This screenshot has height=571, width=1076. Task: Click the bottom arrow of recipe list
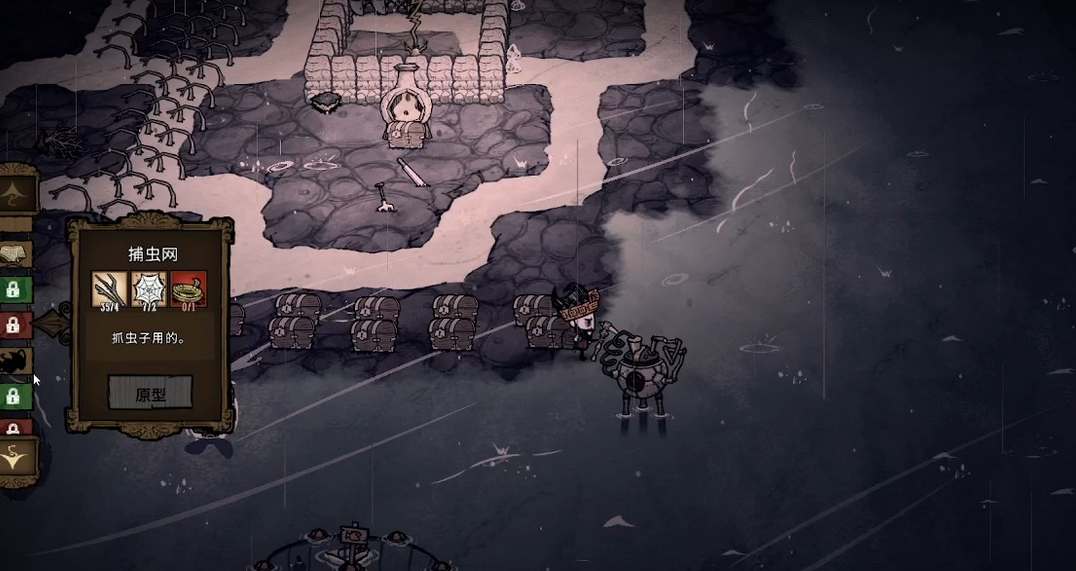click(x=18, y=459)
